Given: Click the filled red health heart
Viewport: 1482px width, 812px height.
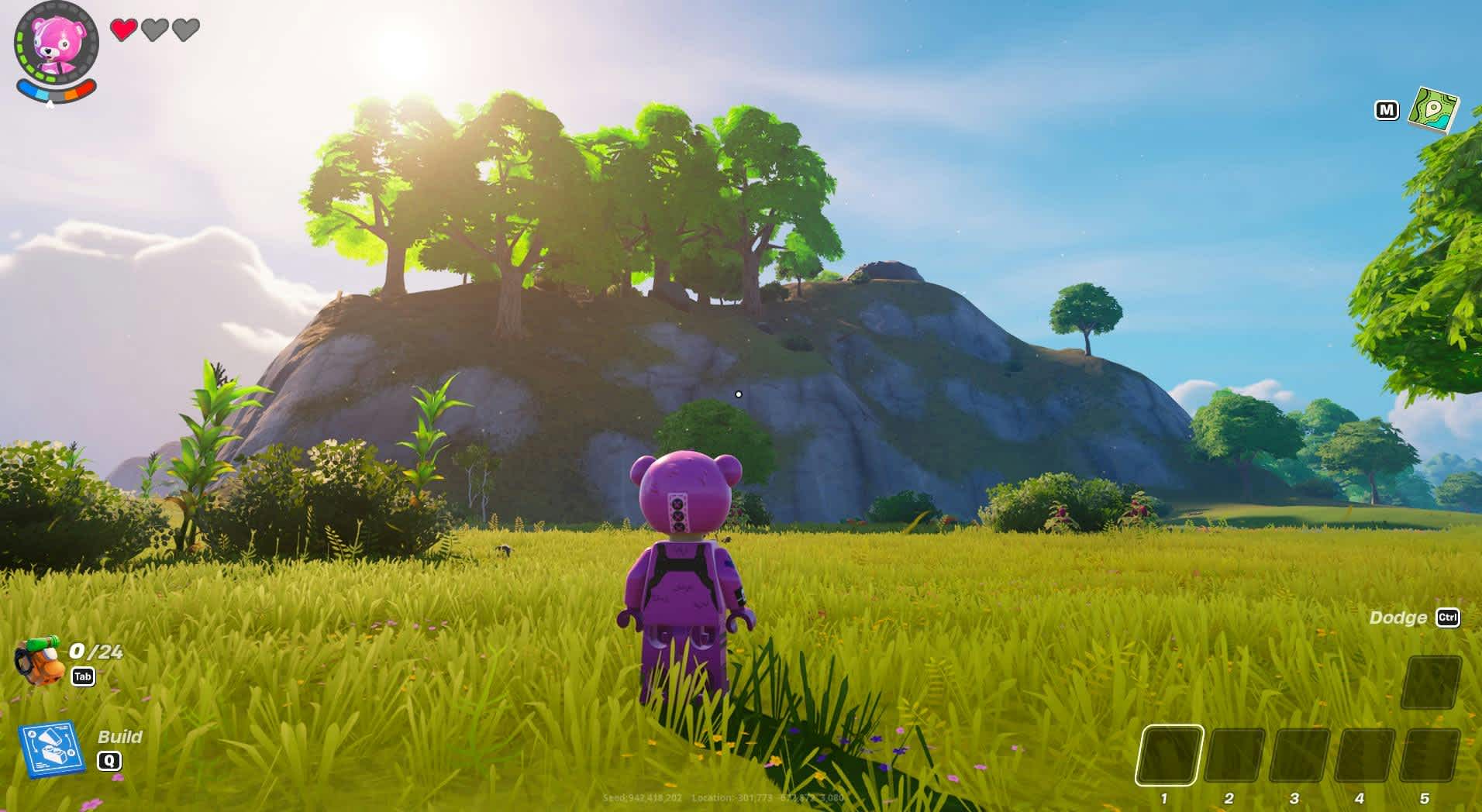Looking at the screenshot, I should click(x=122, y=29).
